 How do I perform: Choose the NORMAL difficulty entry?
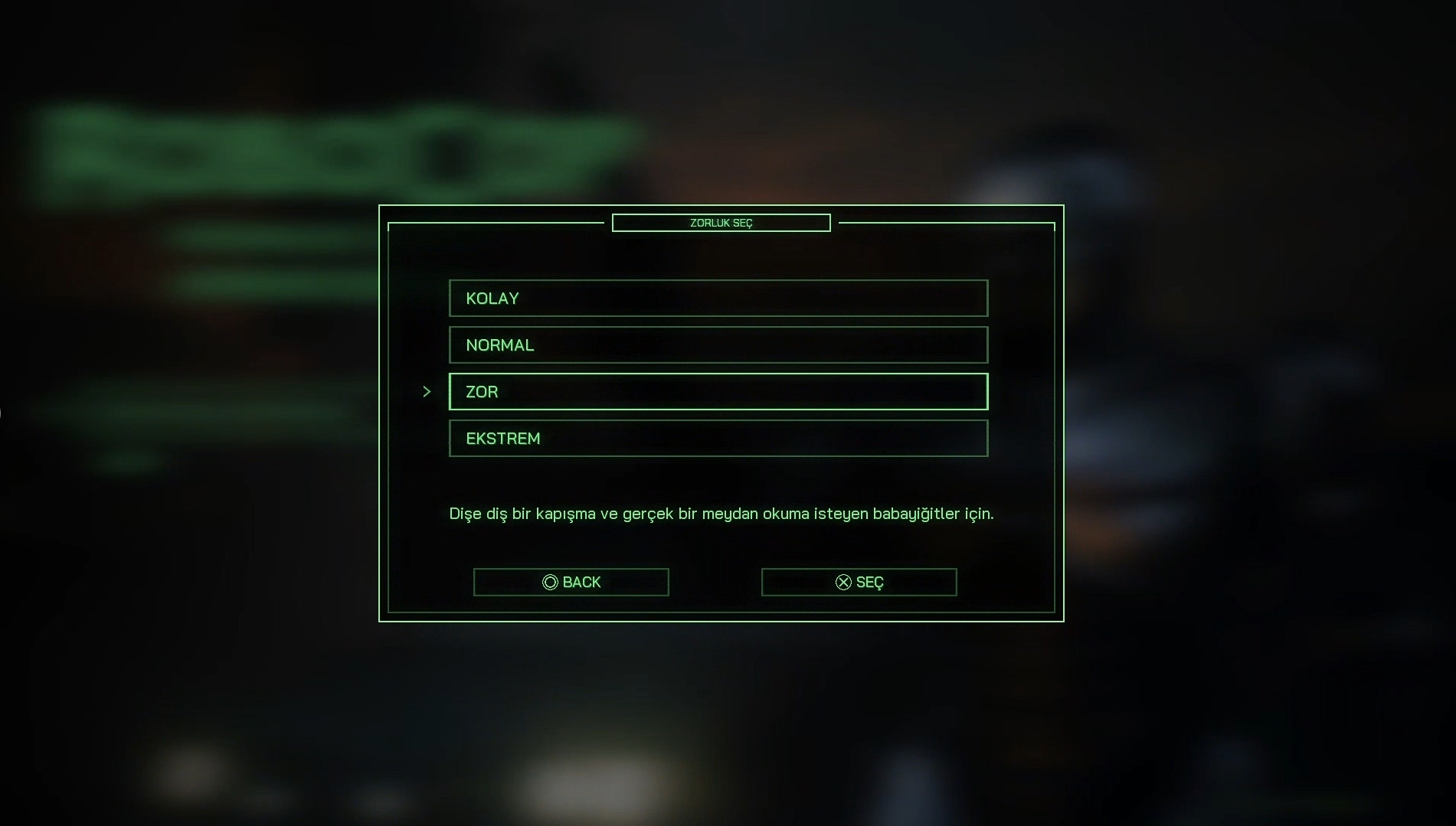point(718,345)
